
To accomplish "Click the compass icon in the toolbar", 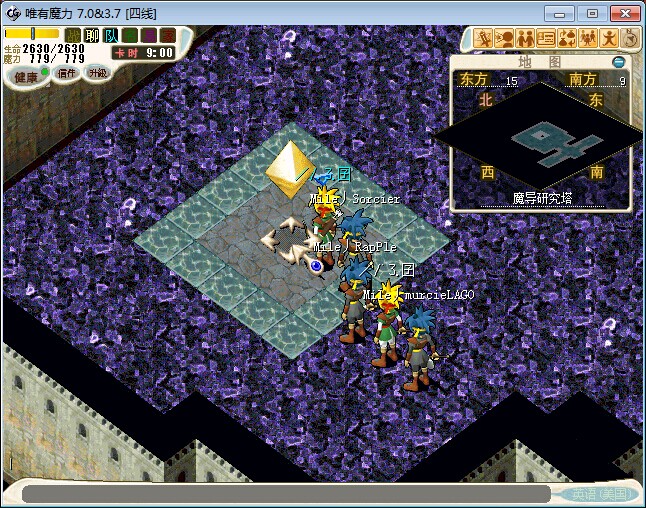I will [x=630, y=39].
